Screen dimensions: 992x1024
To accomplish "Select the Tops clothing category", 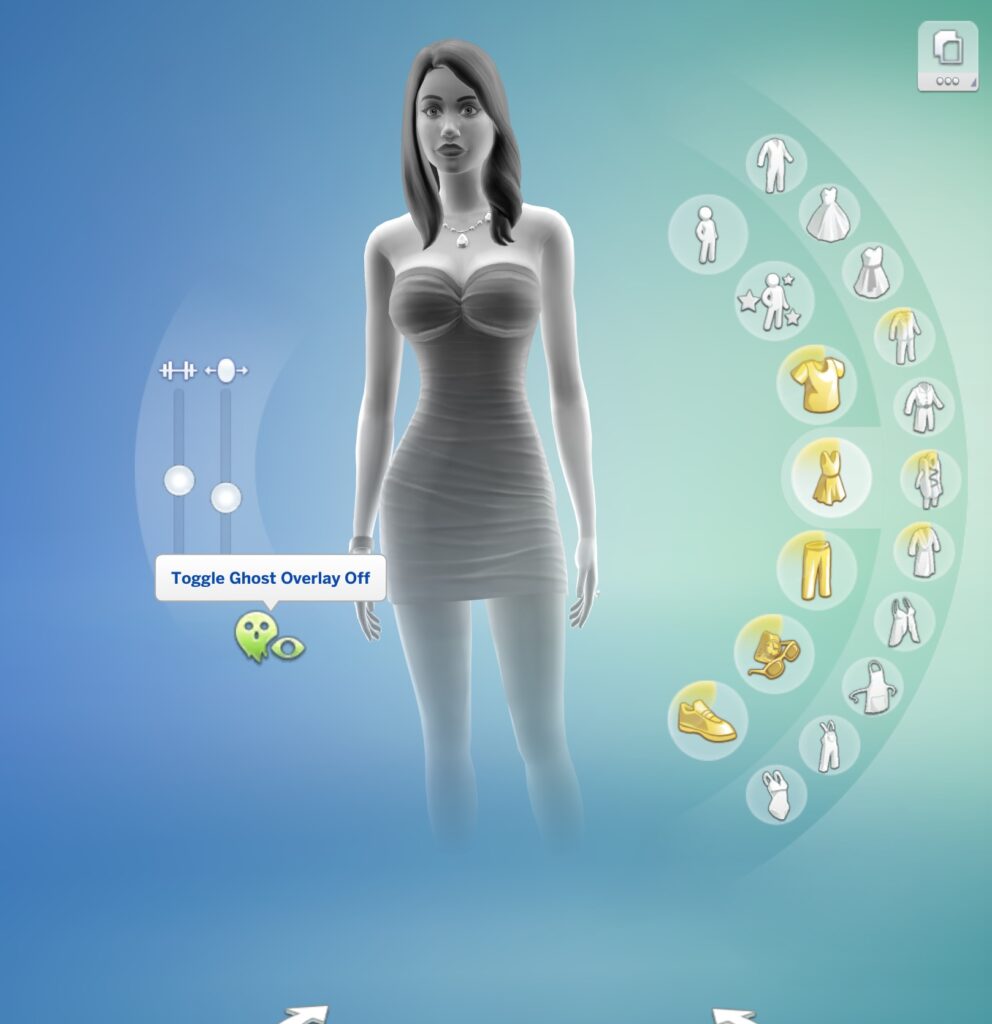I will tap(817, 385).
